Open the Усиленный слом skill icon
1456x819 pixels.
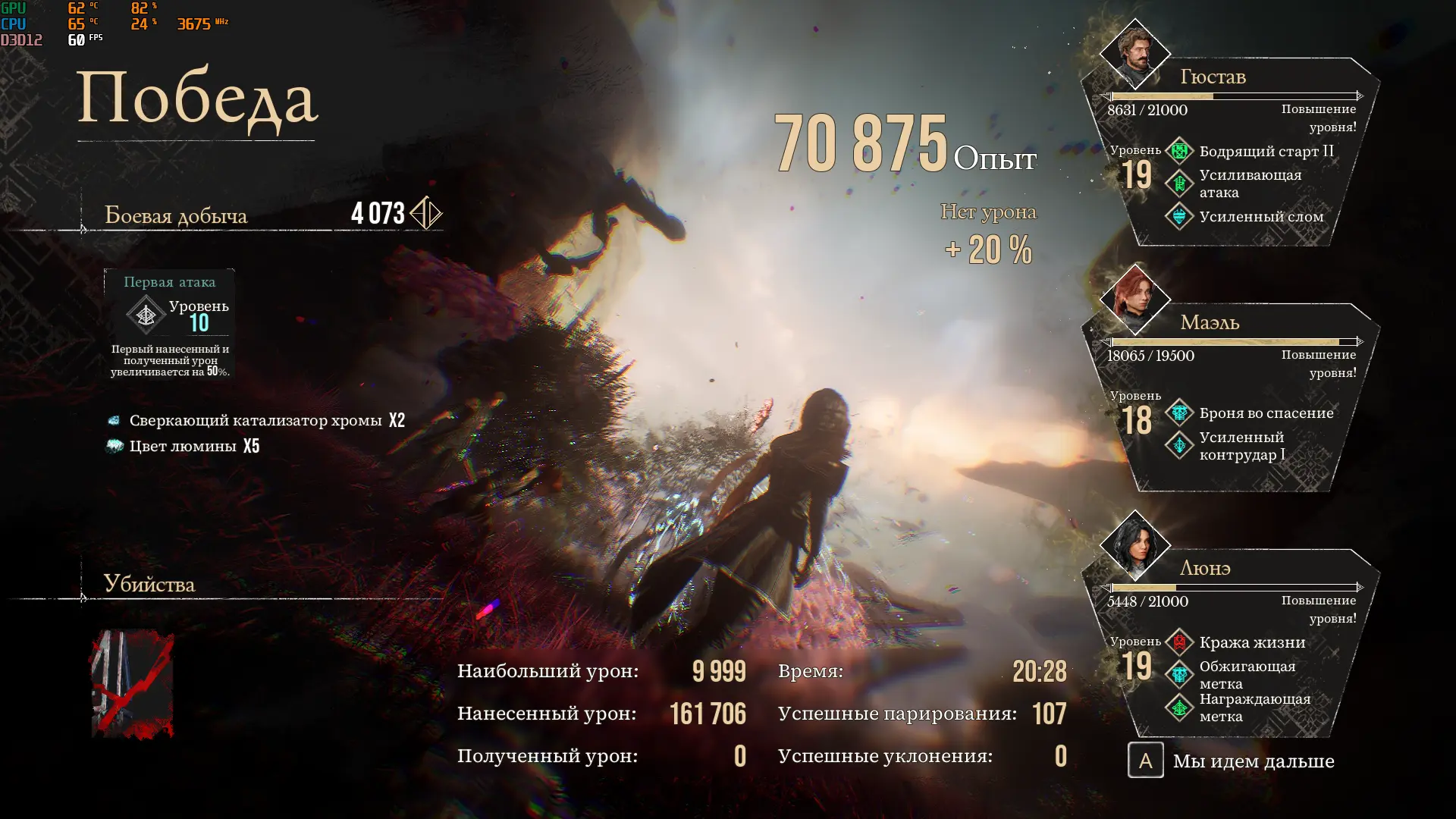1179,216
